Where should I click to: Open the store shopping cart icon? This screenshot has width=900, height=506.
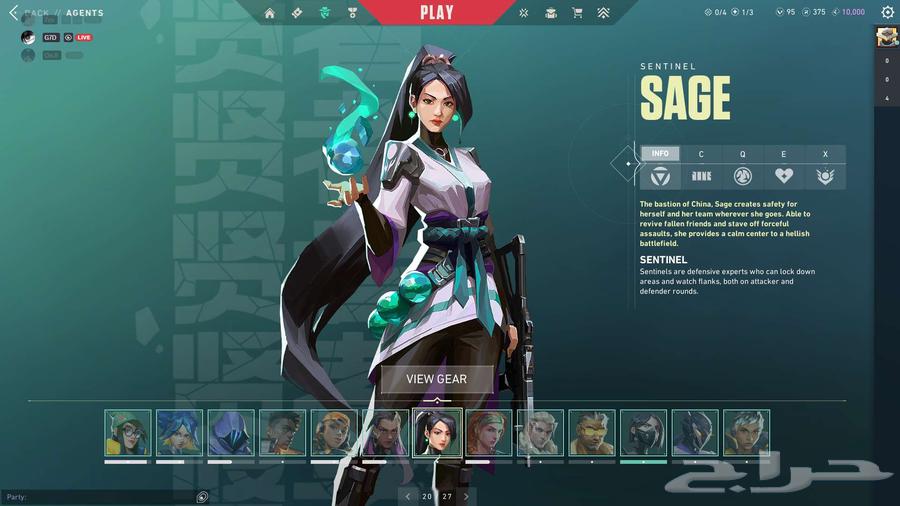pos(577,13)
